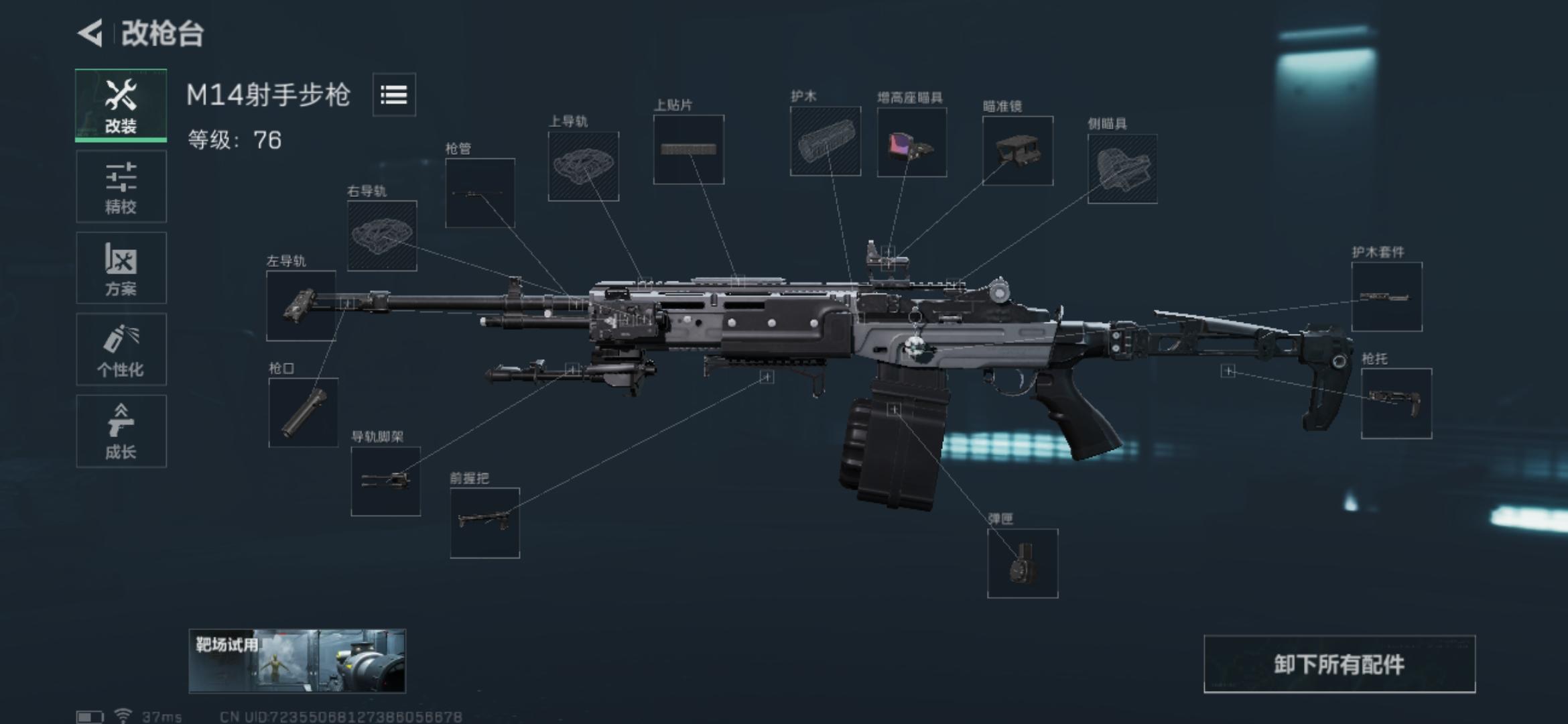This screenshot has width=1568, height=724.
Task: Open the attachment list icon next to weapon name
Action: [x=394, y=95]
